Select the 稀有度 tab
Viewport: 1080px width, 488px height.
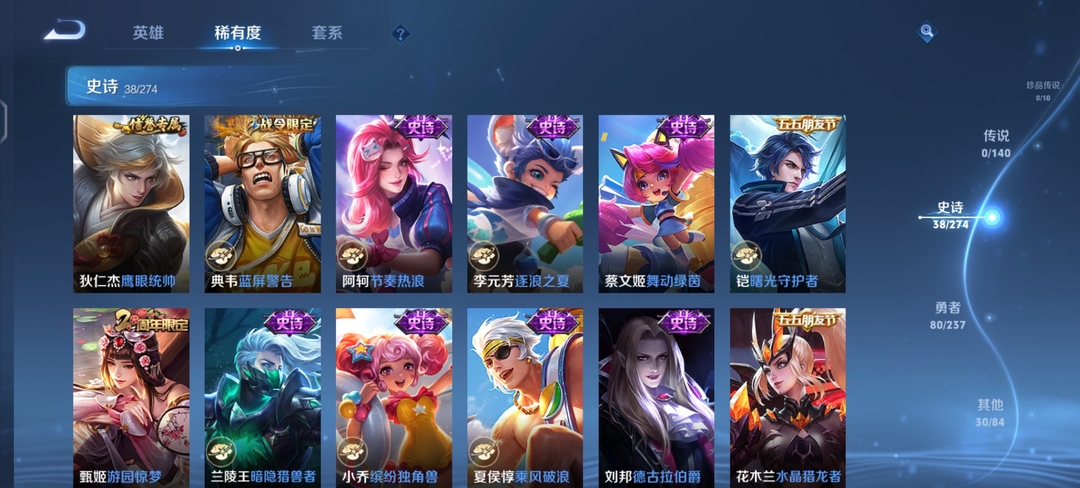click(237, 33)
